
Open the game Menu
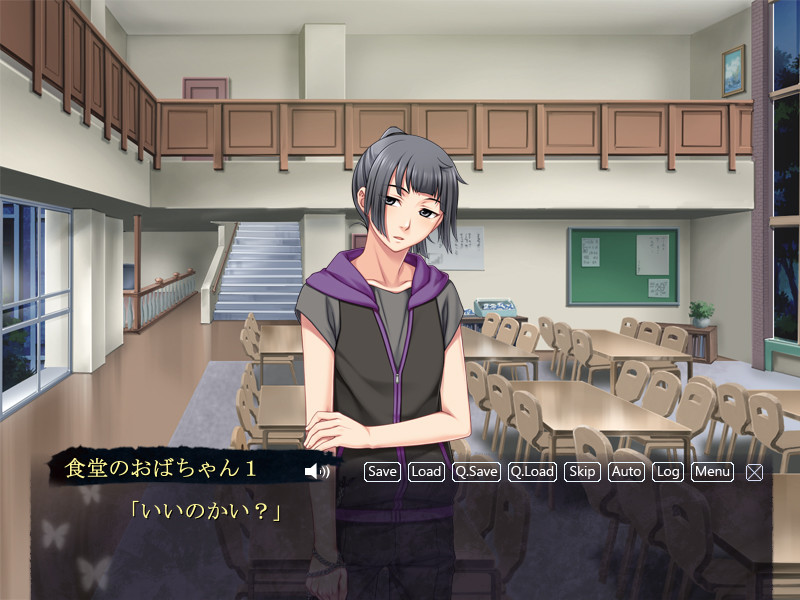point(712,471)
